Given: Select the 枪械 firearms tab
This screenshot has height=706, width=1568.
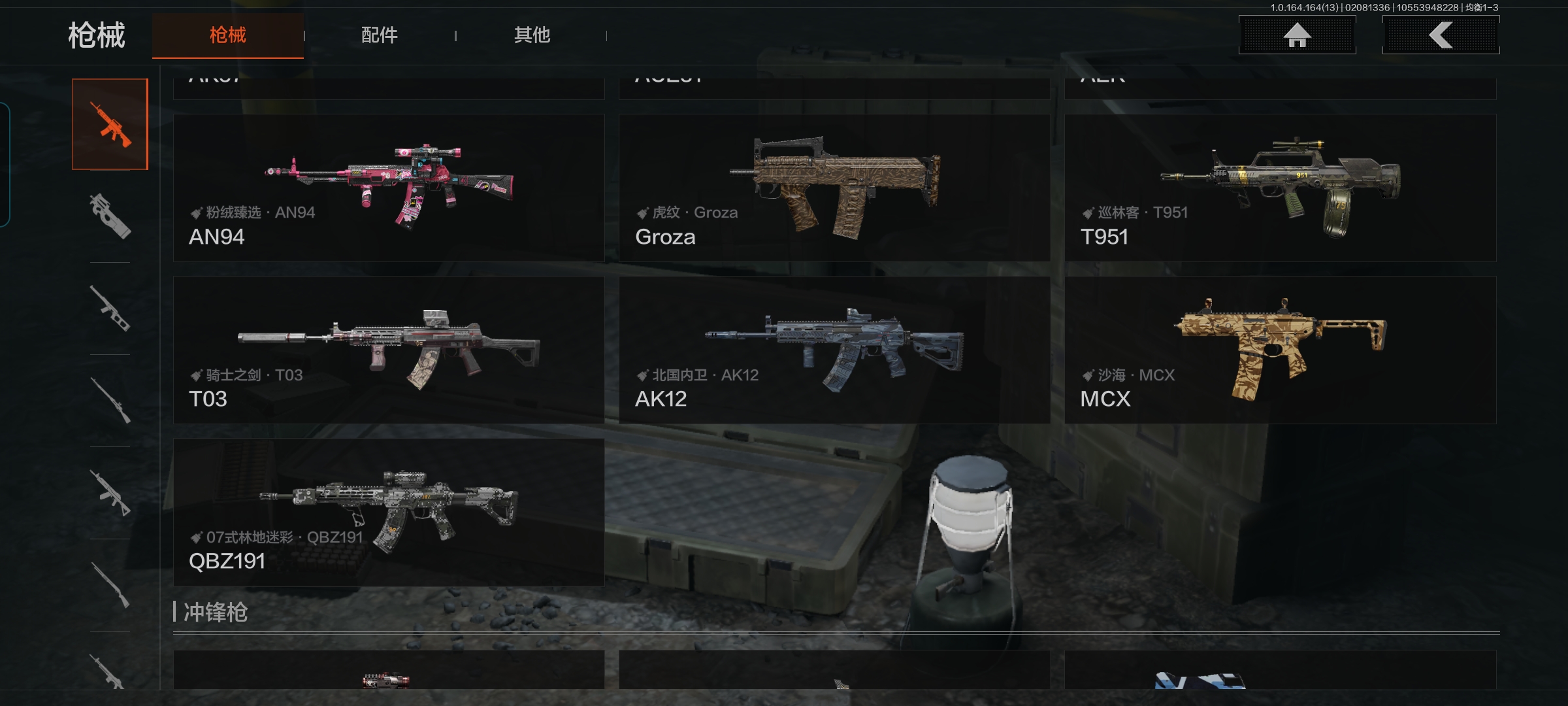Looking at the screenshot, I should (x=227, y=35).
